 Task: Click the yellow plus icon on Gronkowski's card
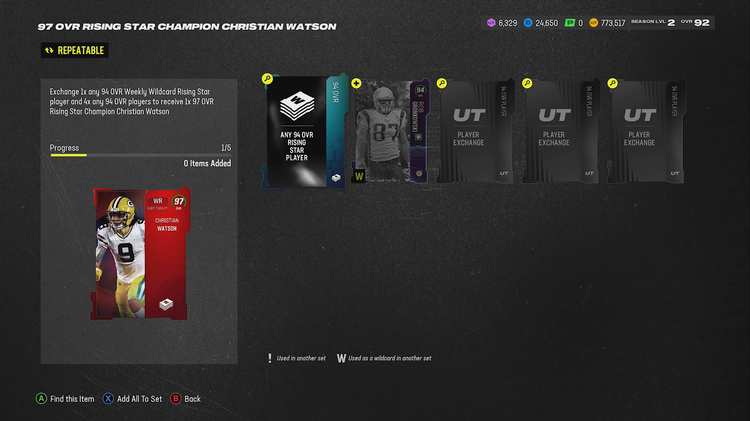click(355, 84)
